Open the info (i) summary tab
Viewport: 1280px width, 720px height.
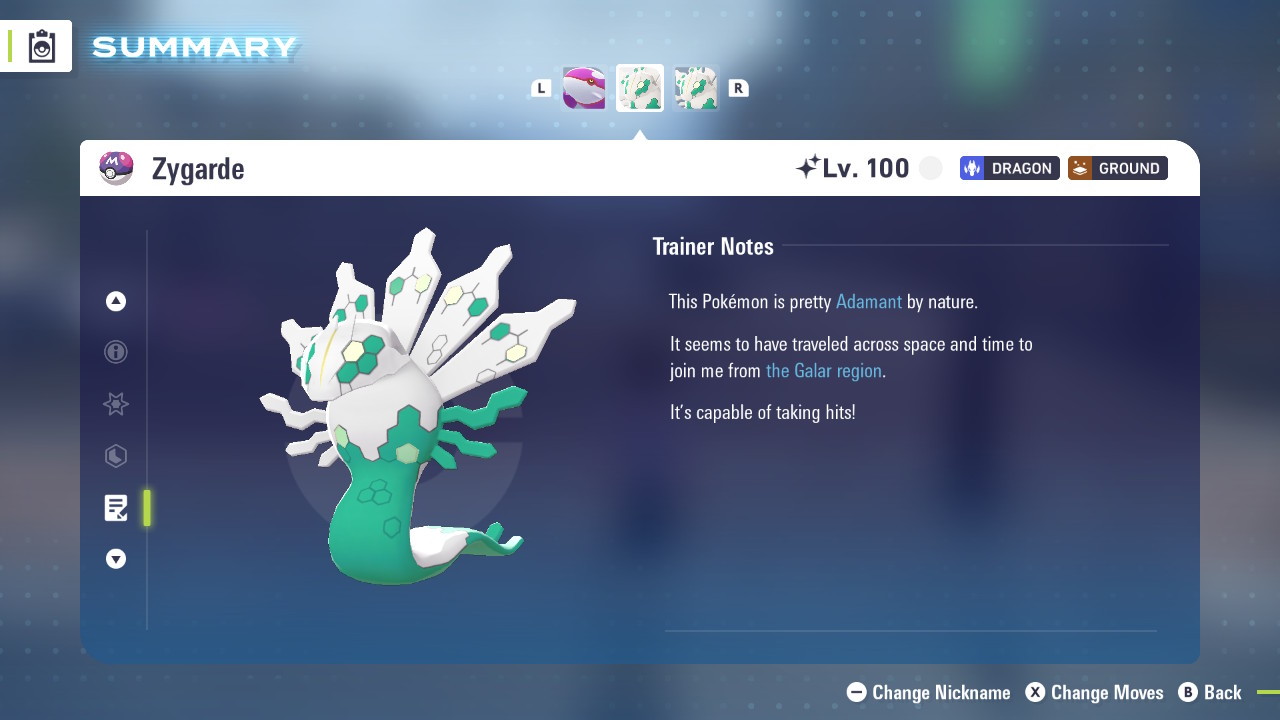[116, 352]
